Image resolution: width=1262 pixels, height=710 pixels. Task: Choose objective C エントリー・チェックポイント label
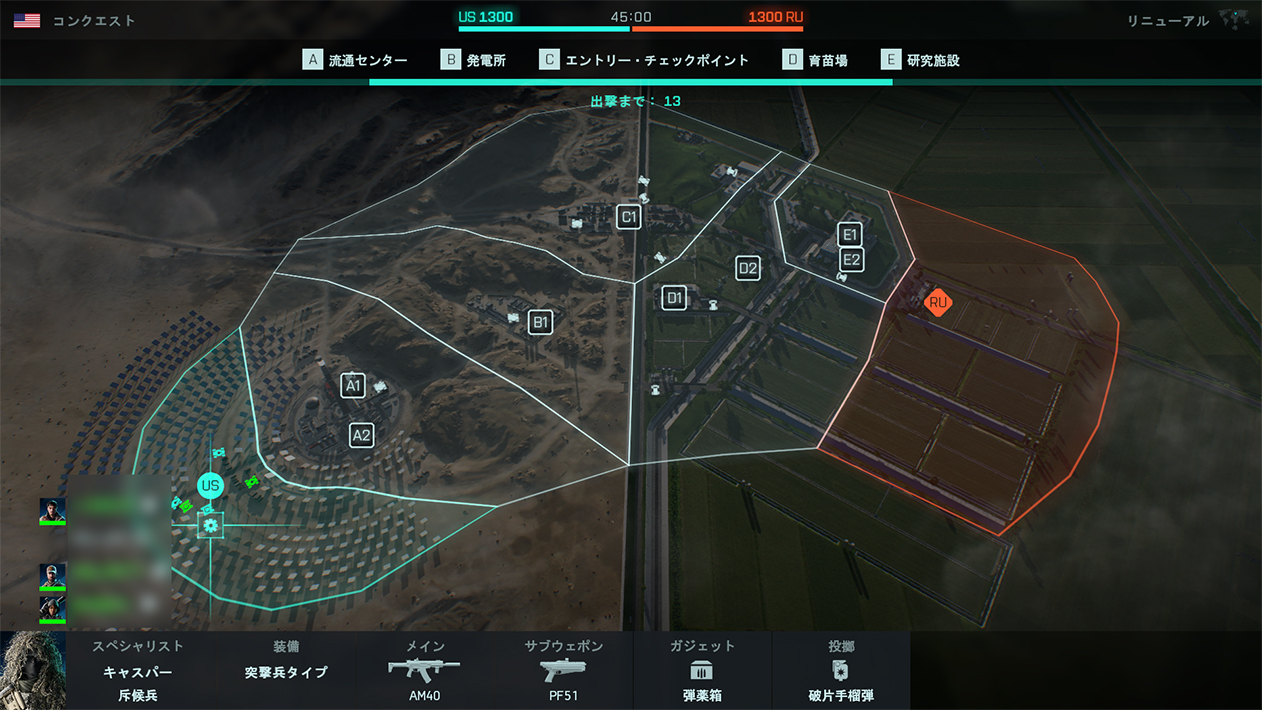click(x=644, y=60)
